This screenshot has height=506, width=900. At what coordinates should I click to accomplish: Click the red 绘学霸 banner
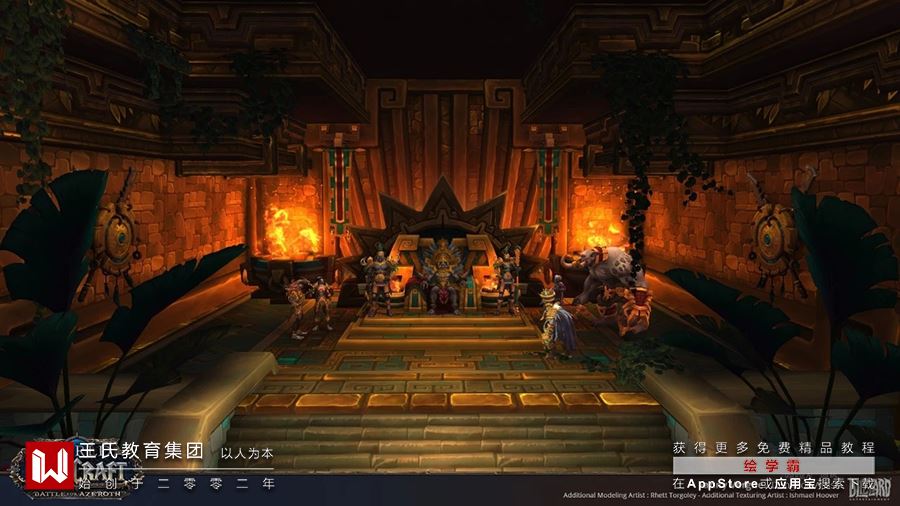[x=773, y=466]
